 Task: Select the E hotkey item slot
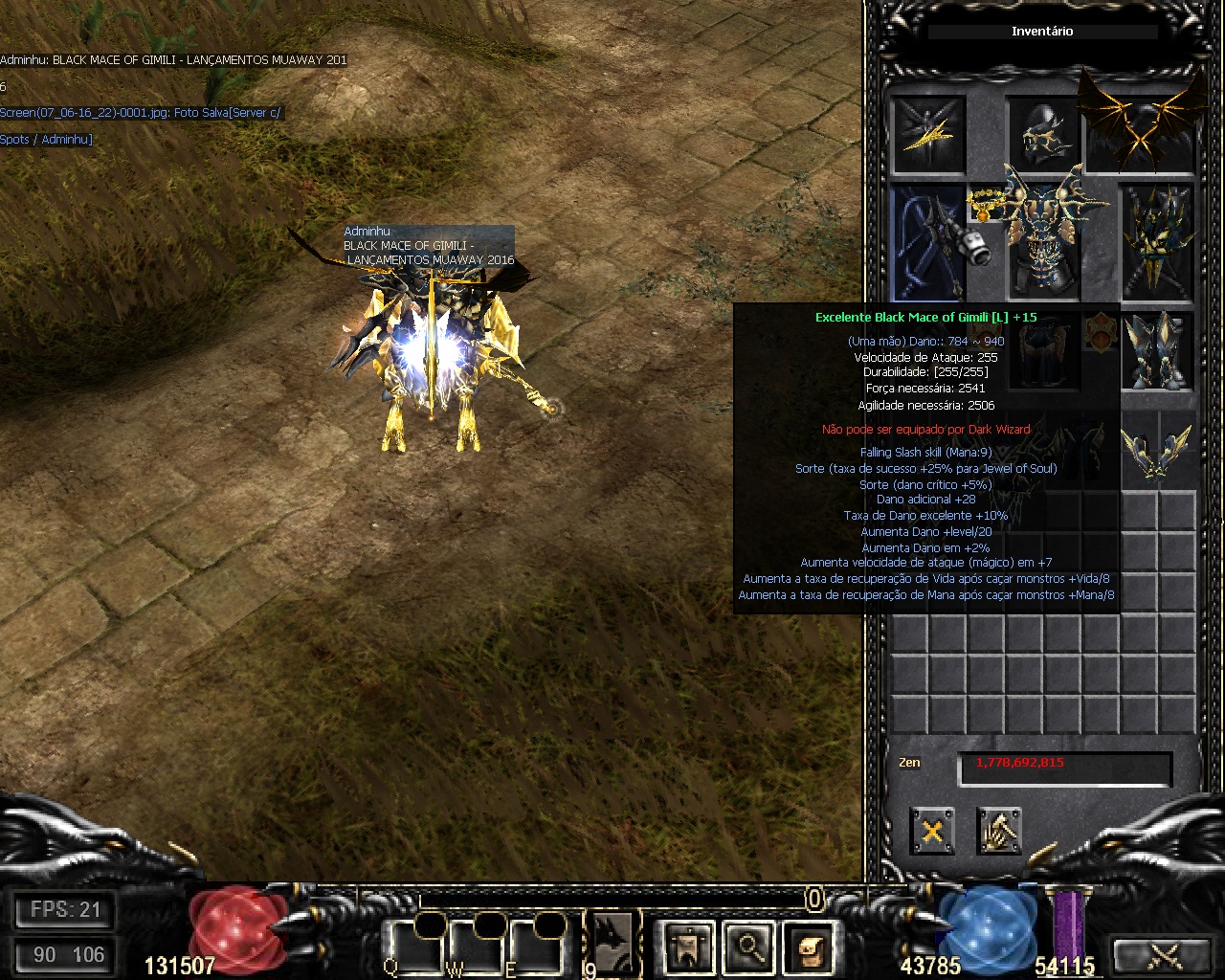point(538,946)
